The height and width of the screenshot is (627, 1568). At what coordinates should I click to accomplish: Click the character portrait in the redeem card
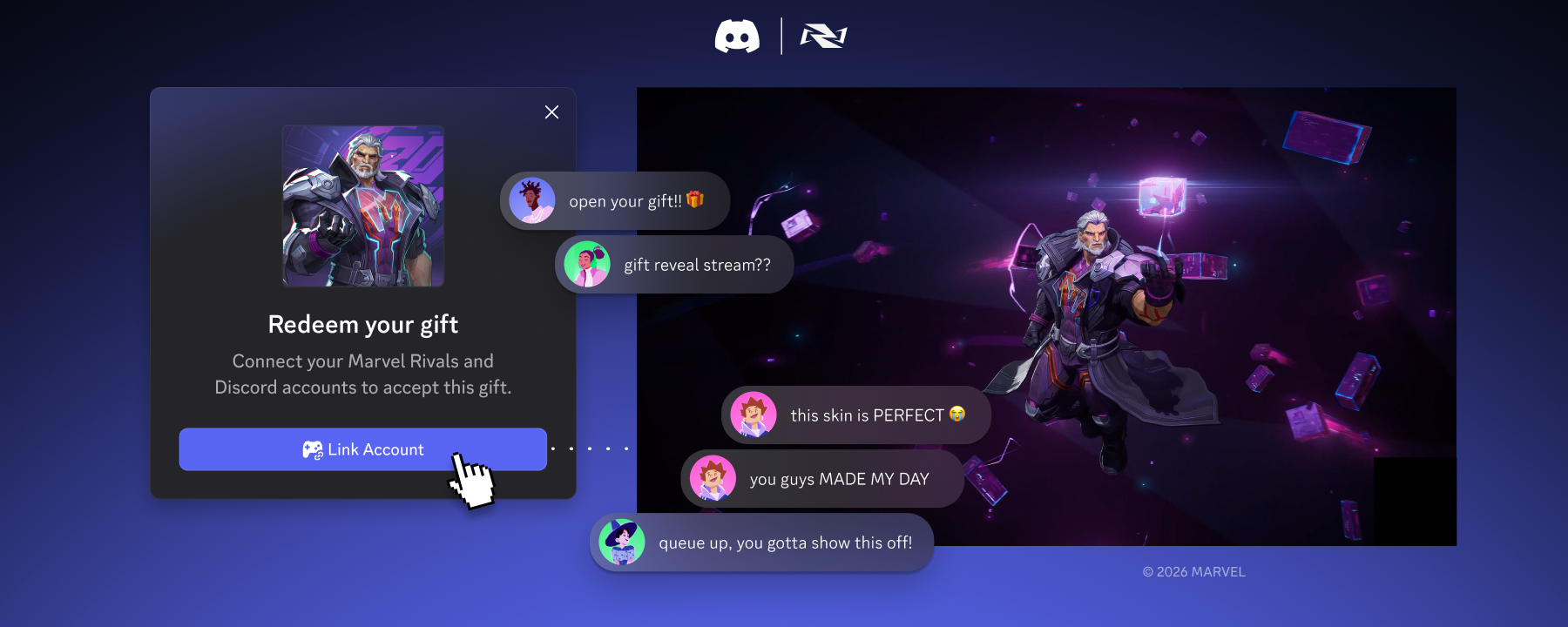click(362, 206)
